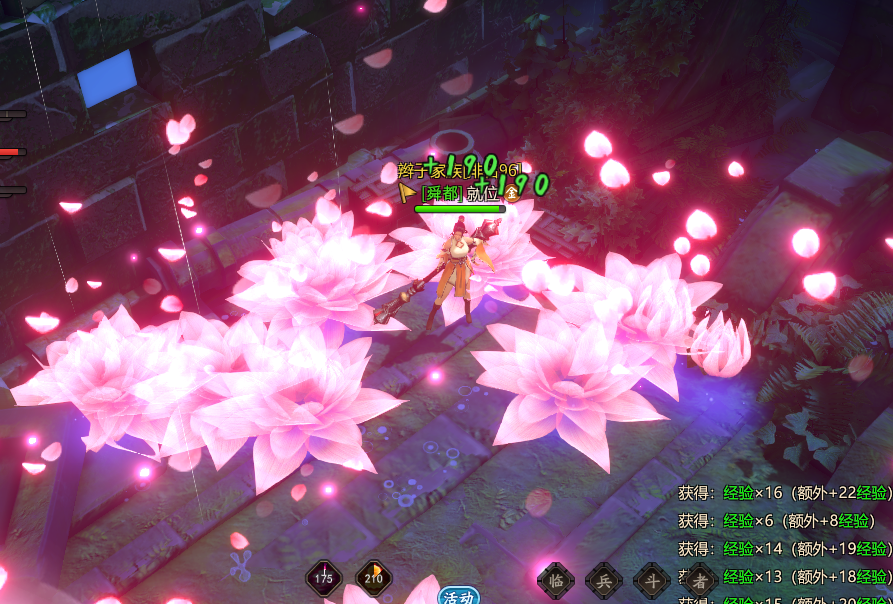Activate the 临 skill rune
Viewport: 893px width, 604px height.
556,579
